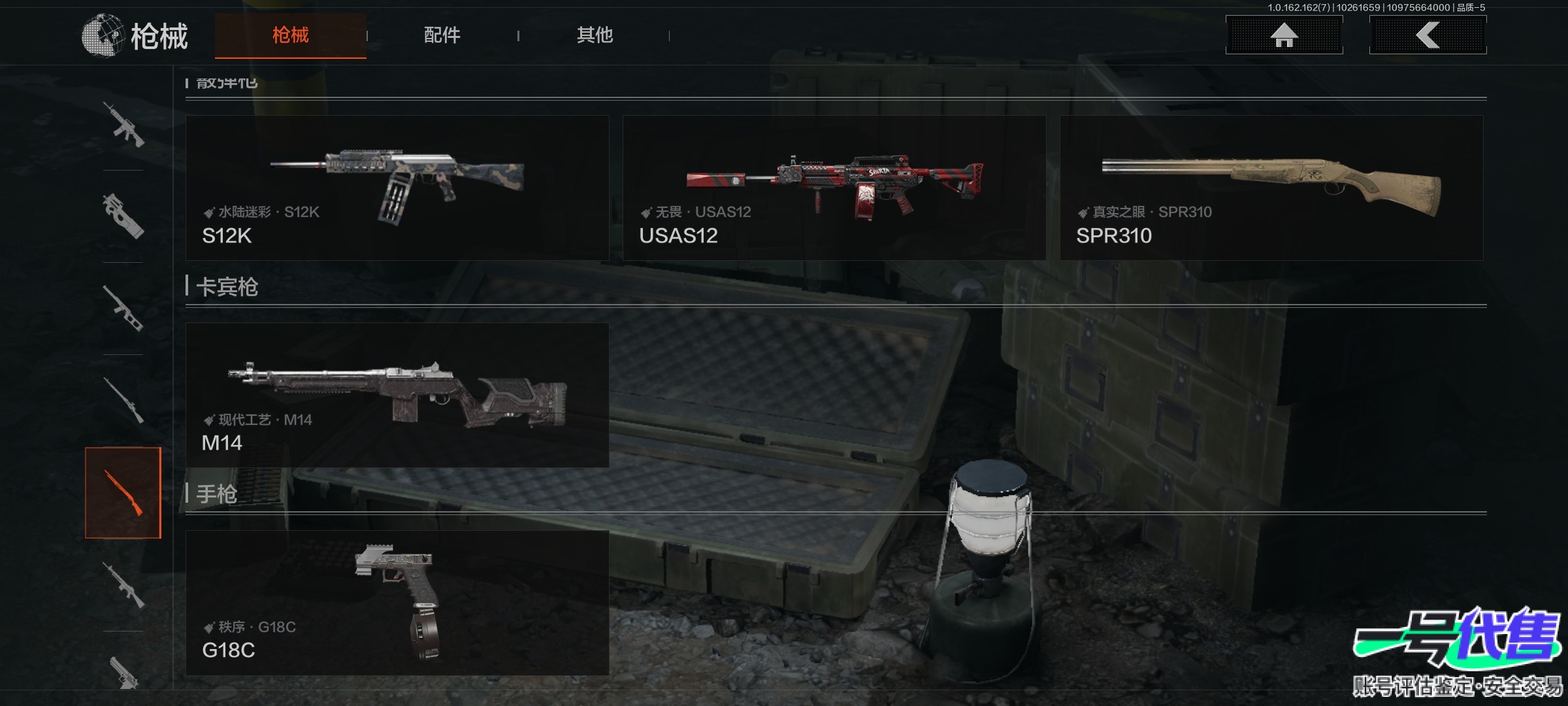Select the highlighted orange shotgun category
The image size is (1568, 706).
click(123, 493)
